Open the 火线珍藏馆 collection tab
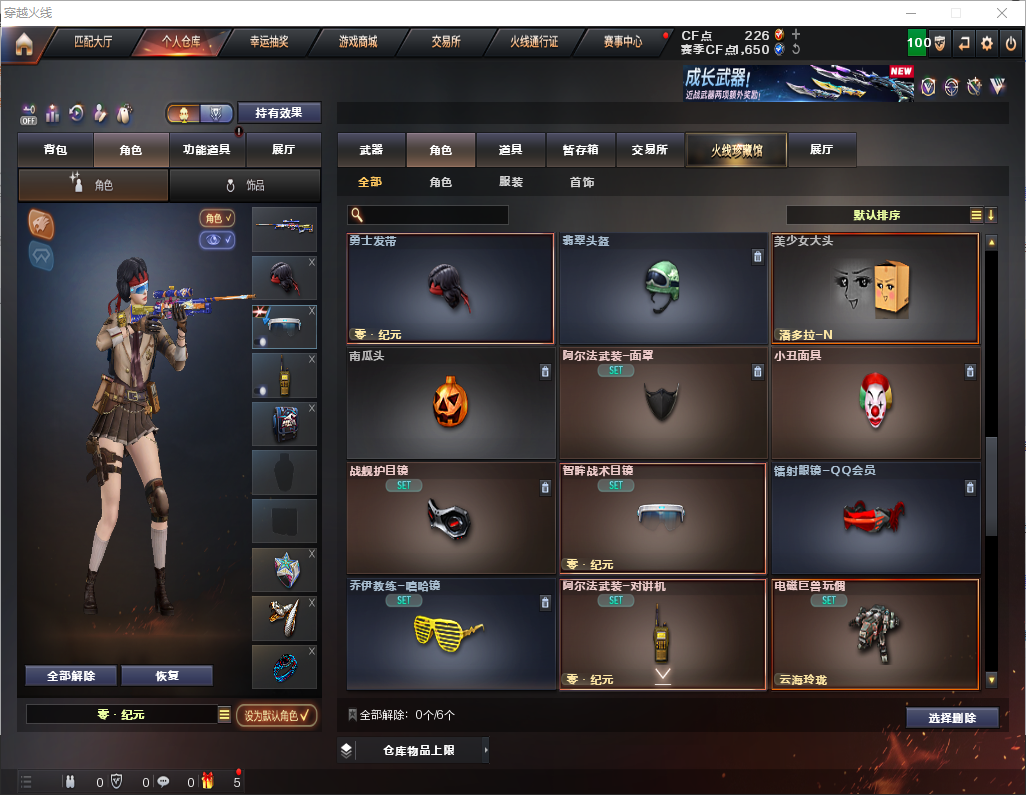The width and height of the screenshot is (1026, 795). [736, 150]
